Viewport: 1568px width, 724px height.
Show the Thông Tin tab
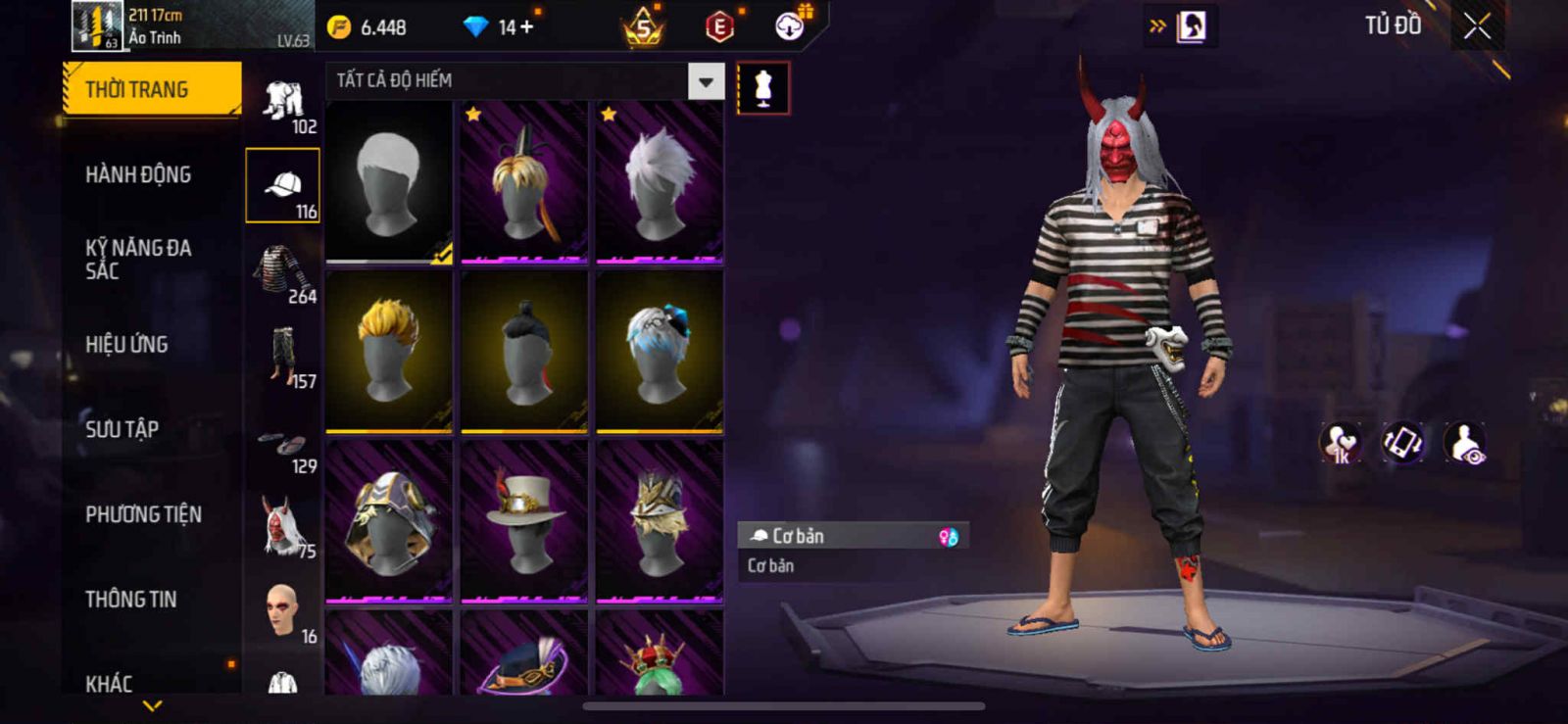130,599
